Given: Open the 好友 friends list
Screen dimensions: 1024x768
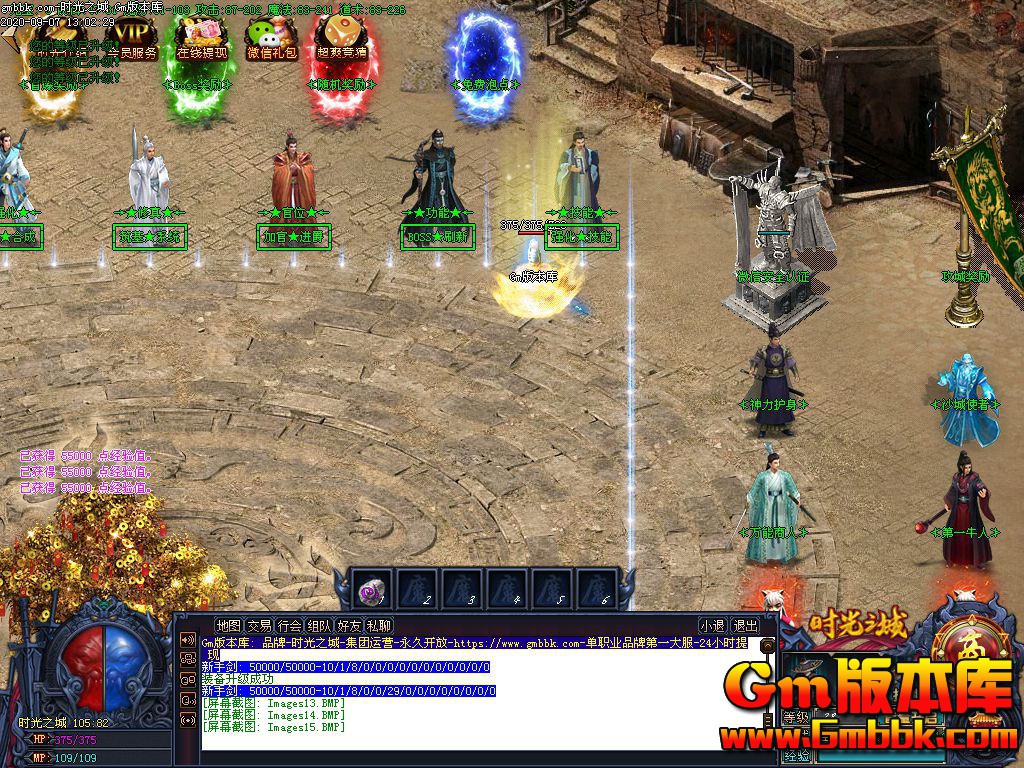Looking at the screenshot, I should pyautogui.click(x=349, y=626).
